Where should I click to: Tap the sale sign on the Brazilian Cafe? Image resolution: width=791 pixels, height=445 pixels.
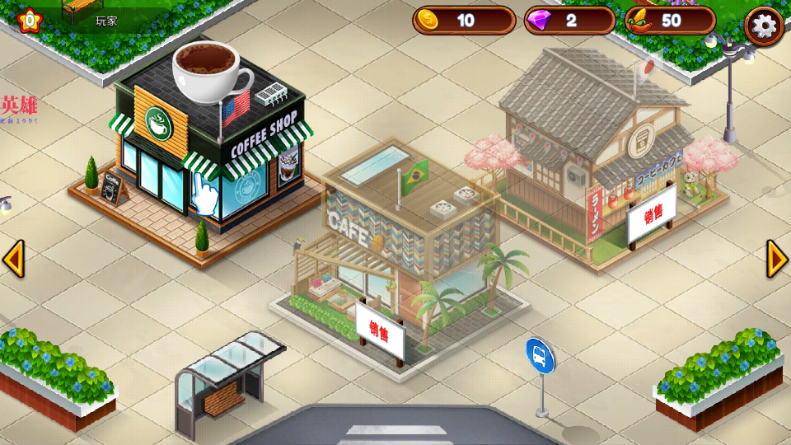pyautogui.click(x=380, y=331)
